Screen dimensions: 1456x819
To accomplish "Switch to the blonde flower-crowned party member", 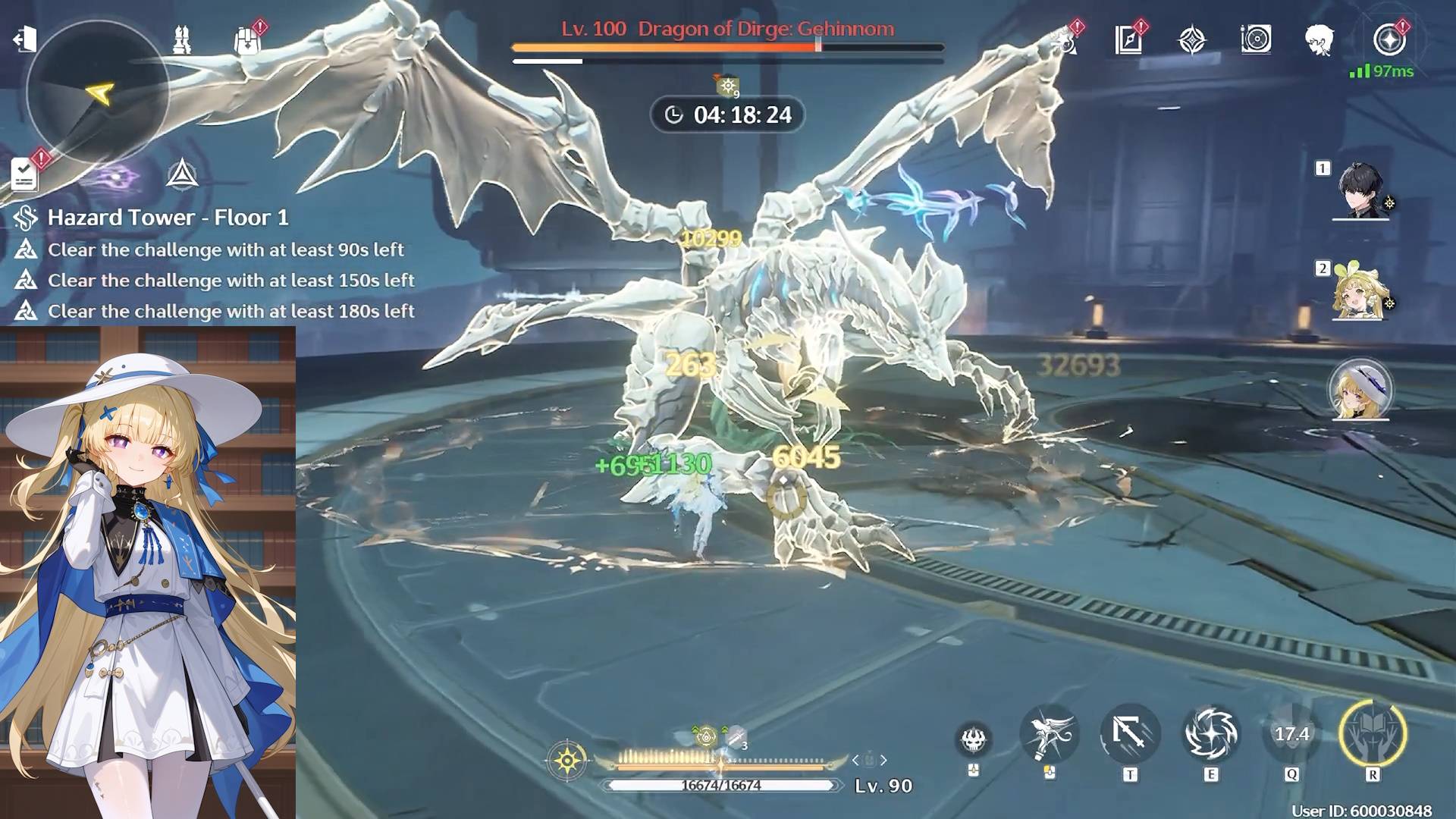I will click(x=1360, y=292).
